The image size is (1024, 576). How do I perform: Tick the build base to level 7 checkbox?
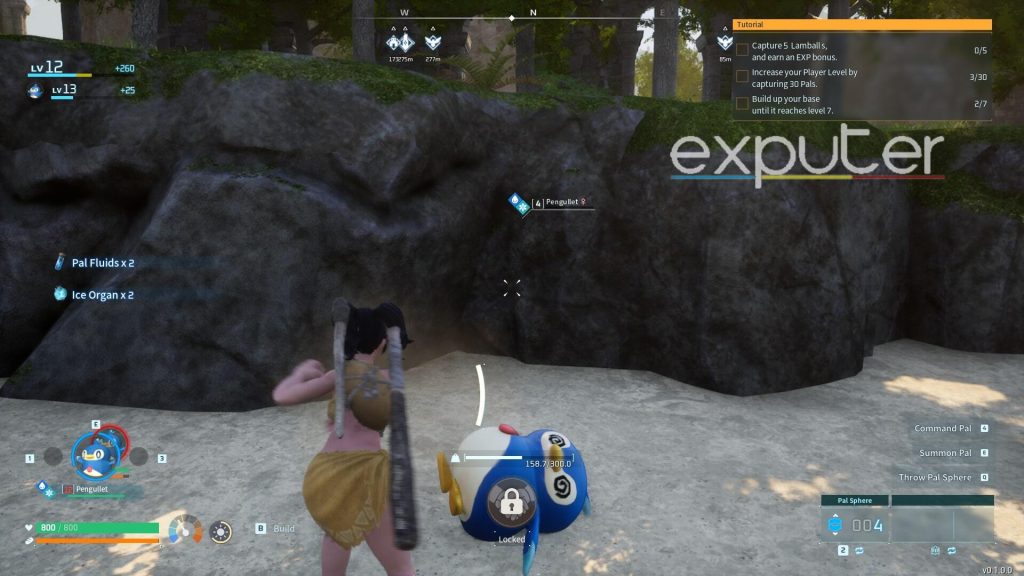point(742,103)
